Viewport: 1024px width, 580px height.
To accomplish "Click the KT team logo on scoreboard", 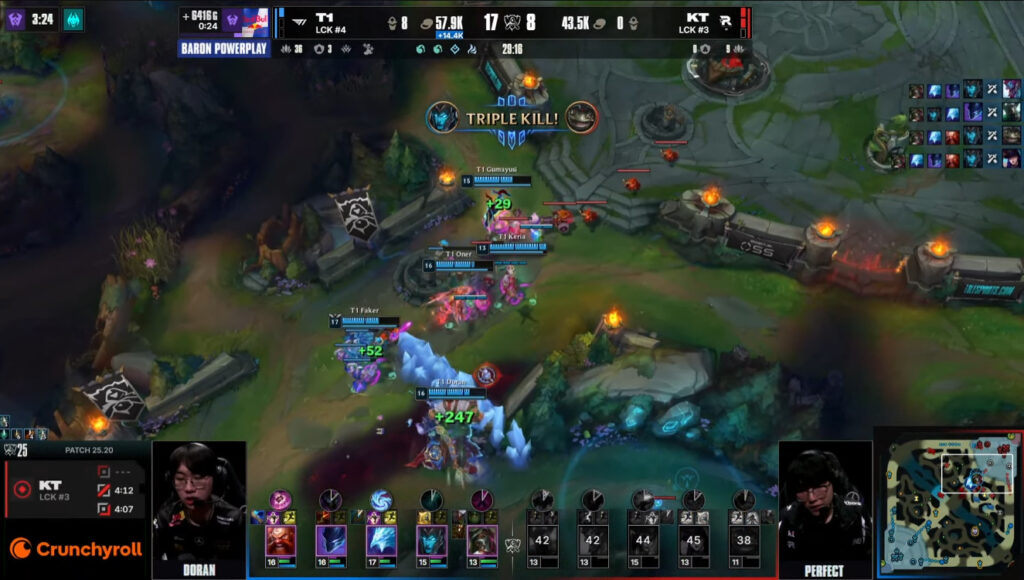I will [x=729, y=18].
